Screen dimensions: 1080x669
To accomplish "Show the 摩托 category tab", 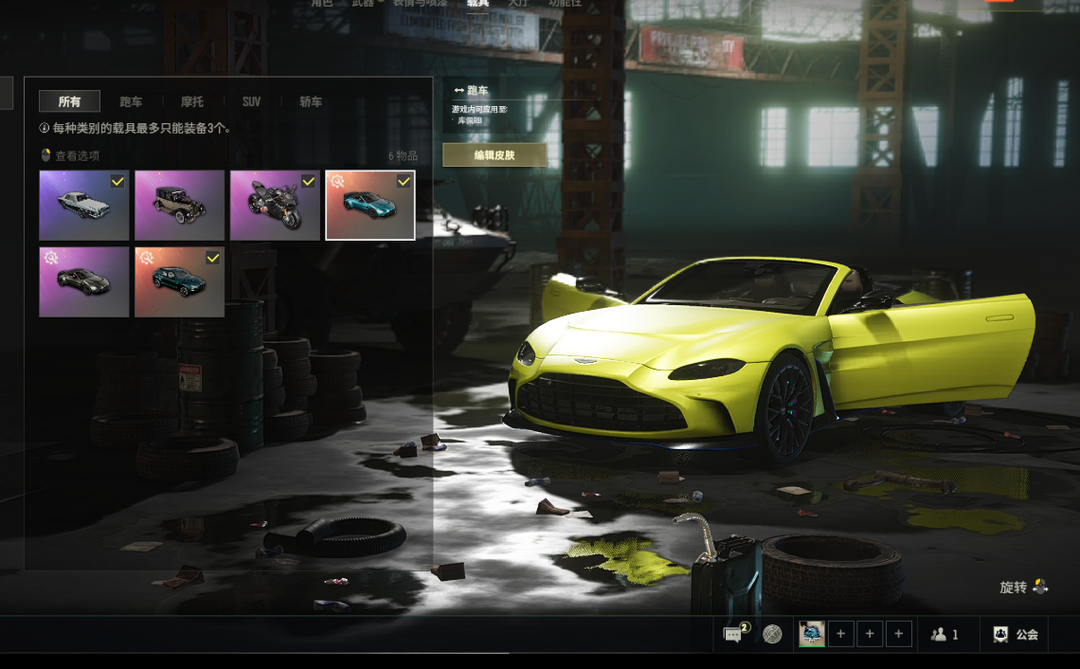I will [x=192, y=102].
